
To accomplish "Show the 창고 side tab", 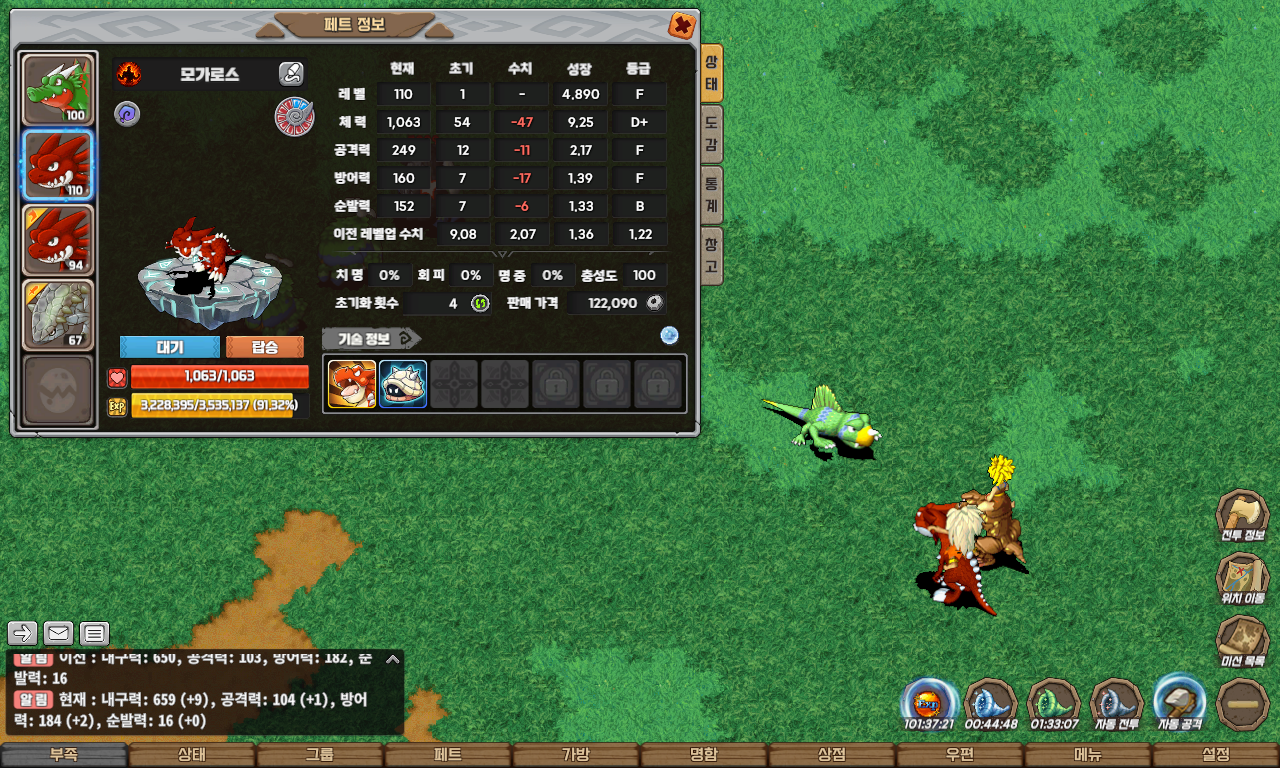I will point(711,255).
